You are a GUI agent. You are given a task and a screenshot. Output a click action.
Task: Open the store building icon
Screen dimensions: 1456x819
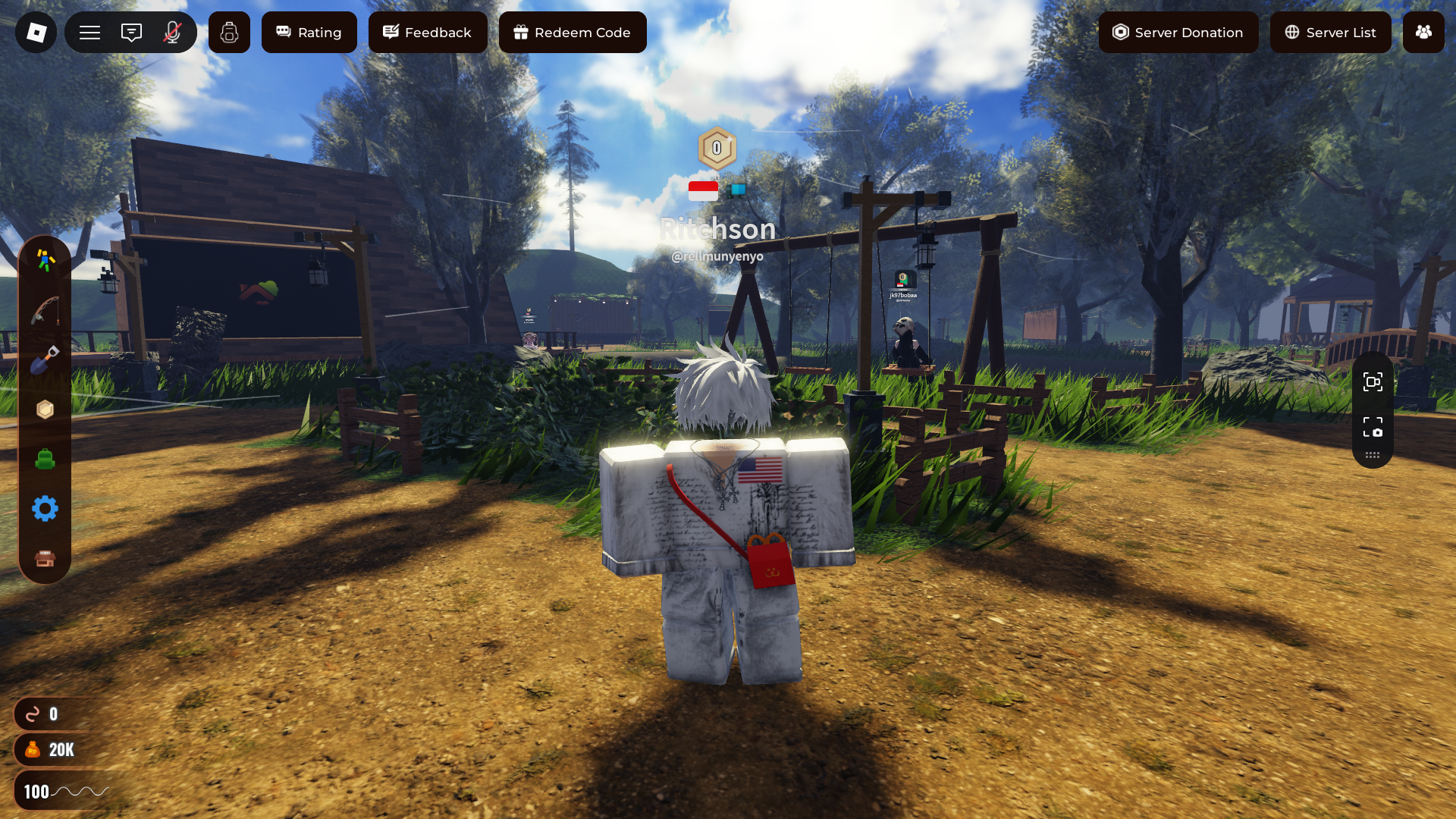(x=45, y=559)
